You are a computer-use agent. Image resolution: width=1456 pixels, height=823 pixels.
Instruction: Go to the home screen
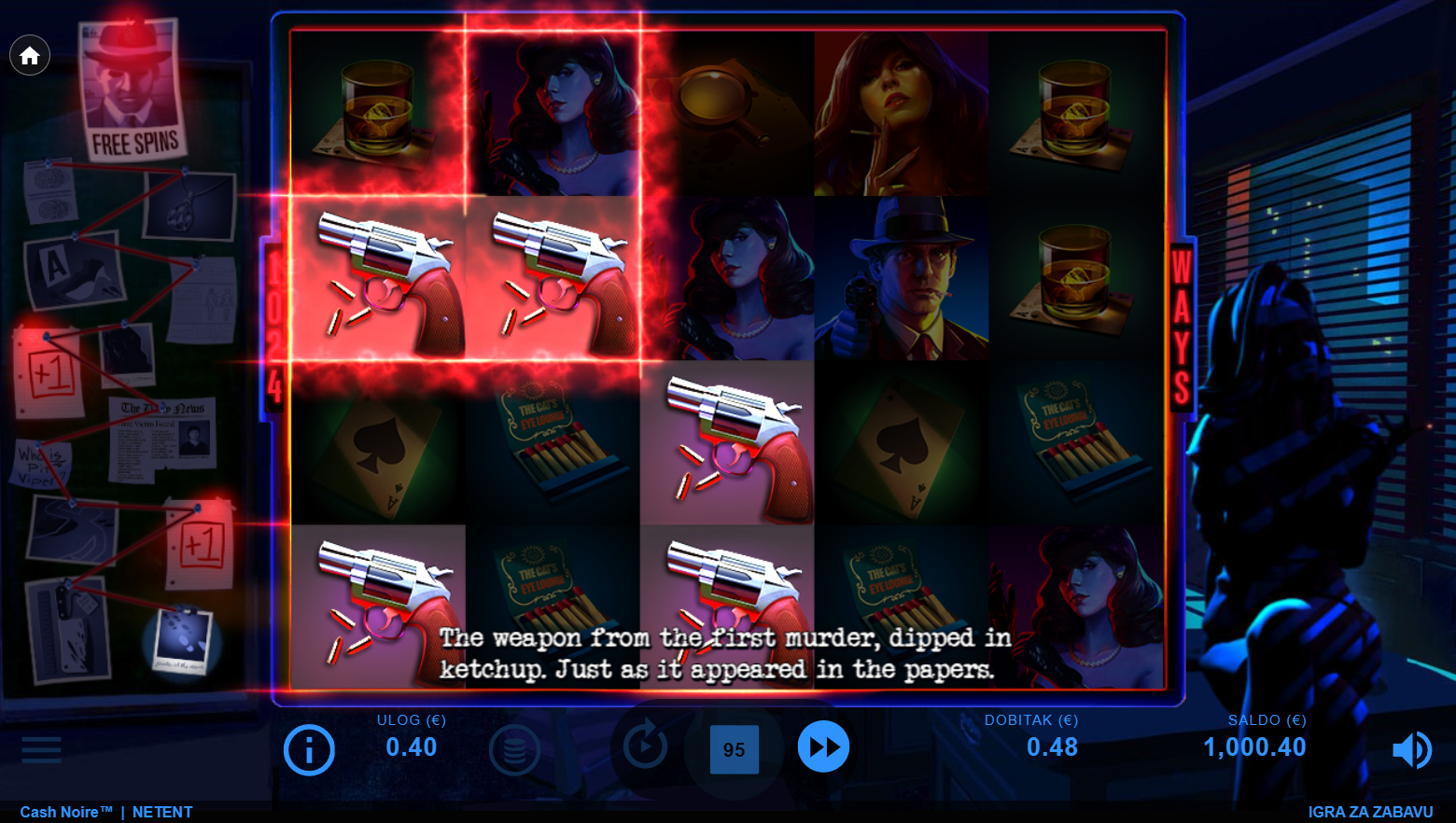coord(30,56)
